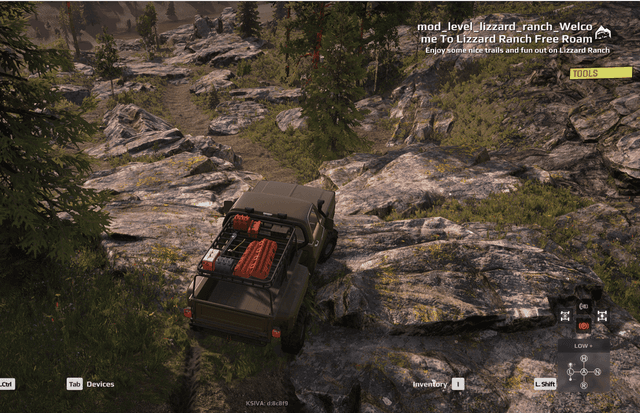
Task: Open the yellow TOOLS panel
Action: tap(601, 73)
